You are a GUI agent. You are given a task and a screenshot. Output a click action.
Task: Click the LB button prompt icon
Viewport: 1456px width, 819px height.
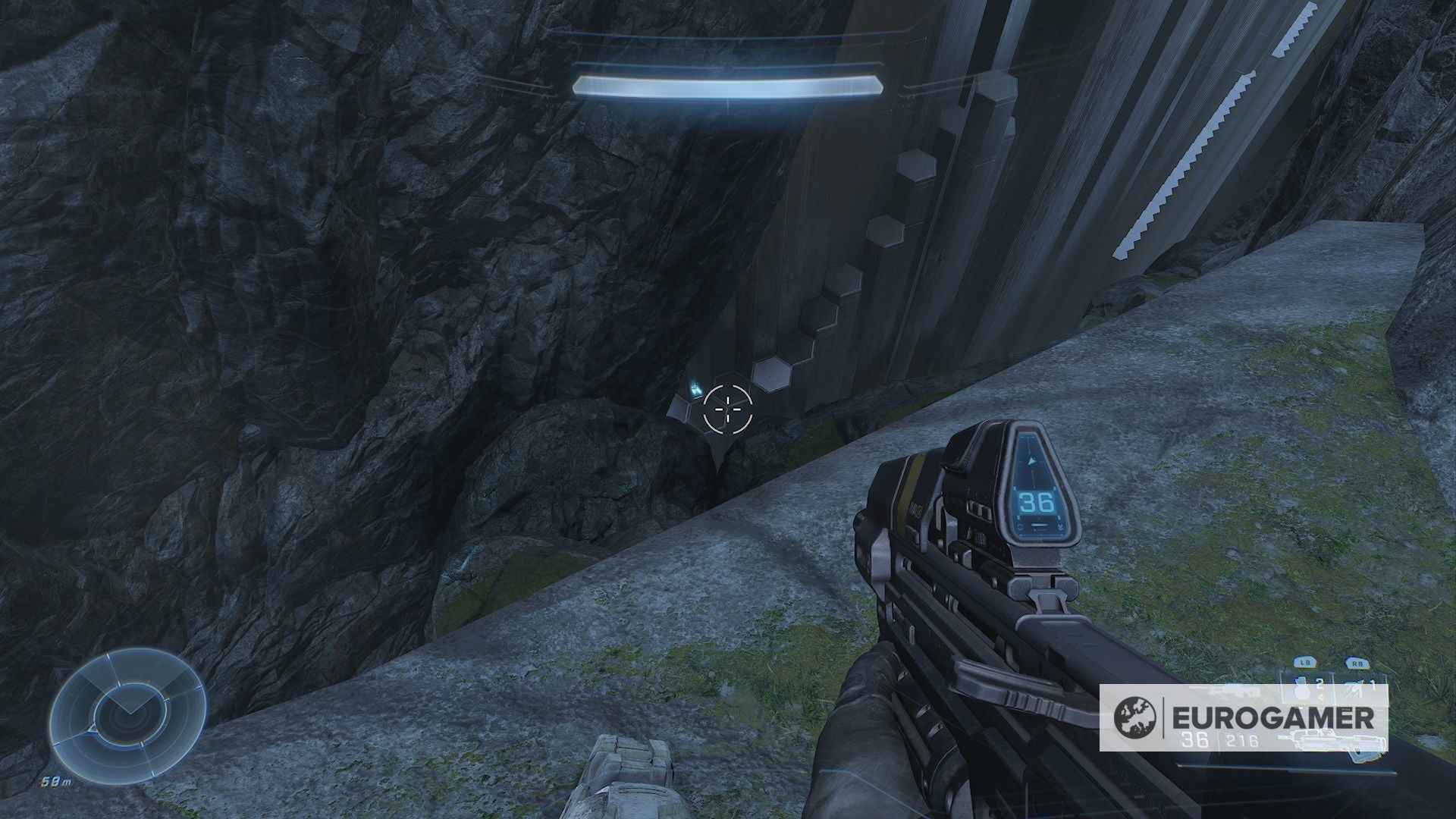(x=1304, y=662)
